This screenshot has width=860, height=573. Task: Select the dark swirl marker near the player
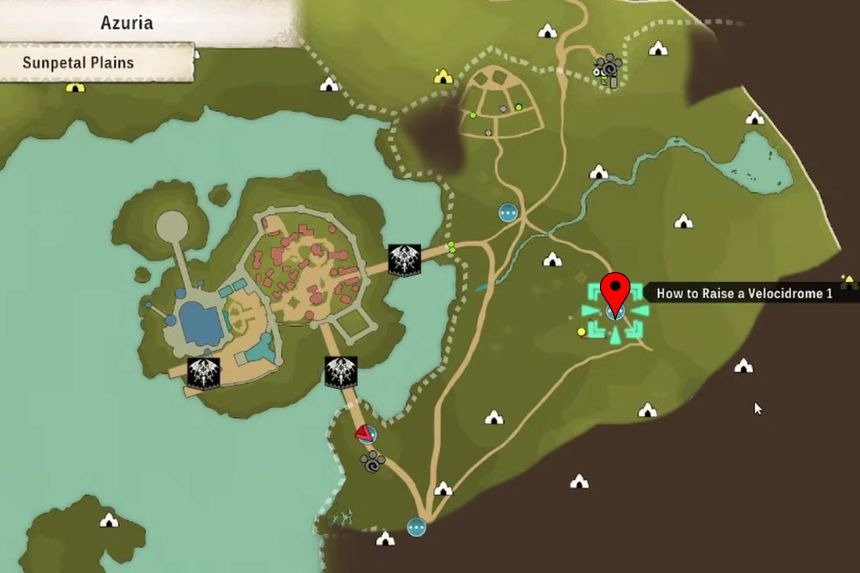[374, 462]
